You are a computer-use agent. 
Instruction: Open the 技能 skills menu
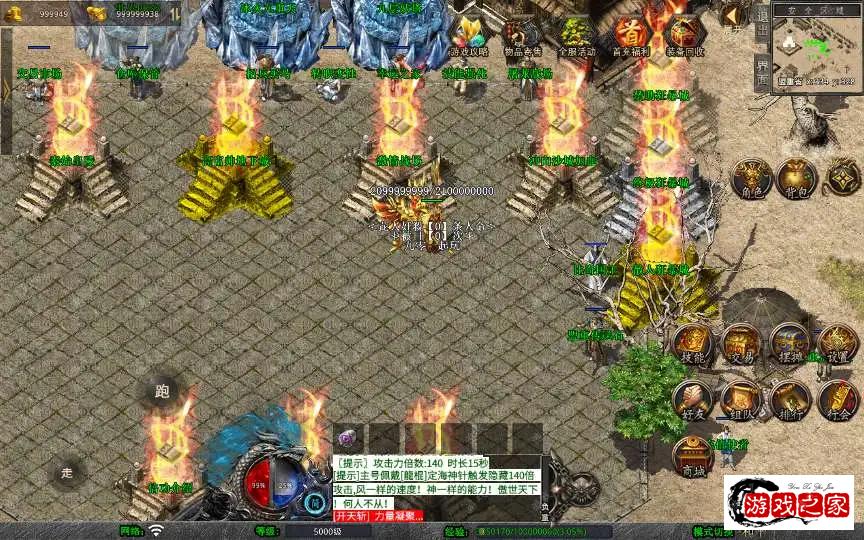pyautogui.click(x=692, y=345)
